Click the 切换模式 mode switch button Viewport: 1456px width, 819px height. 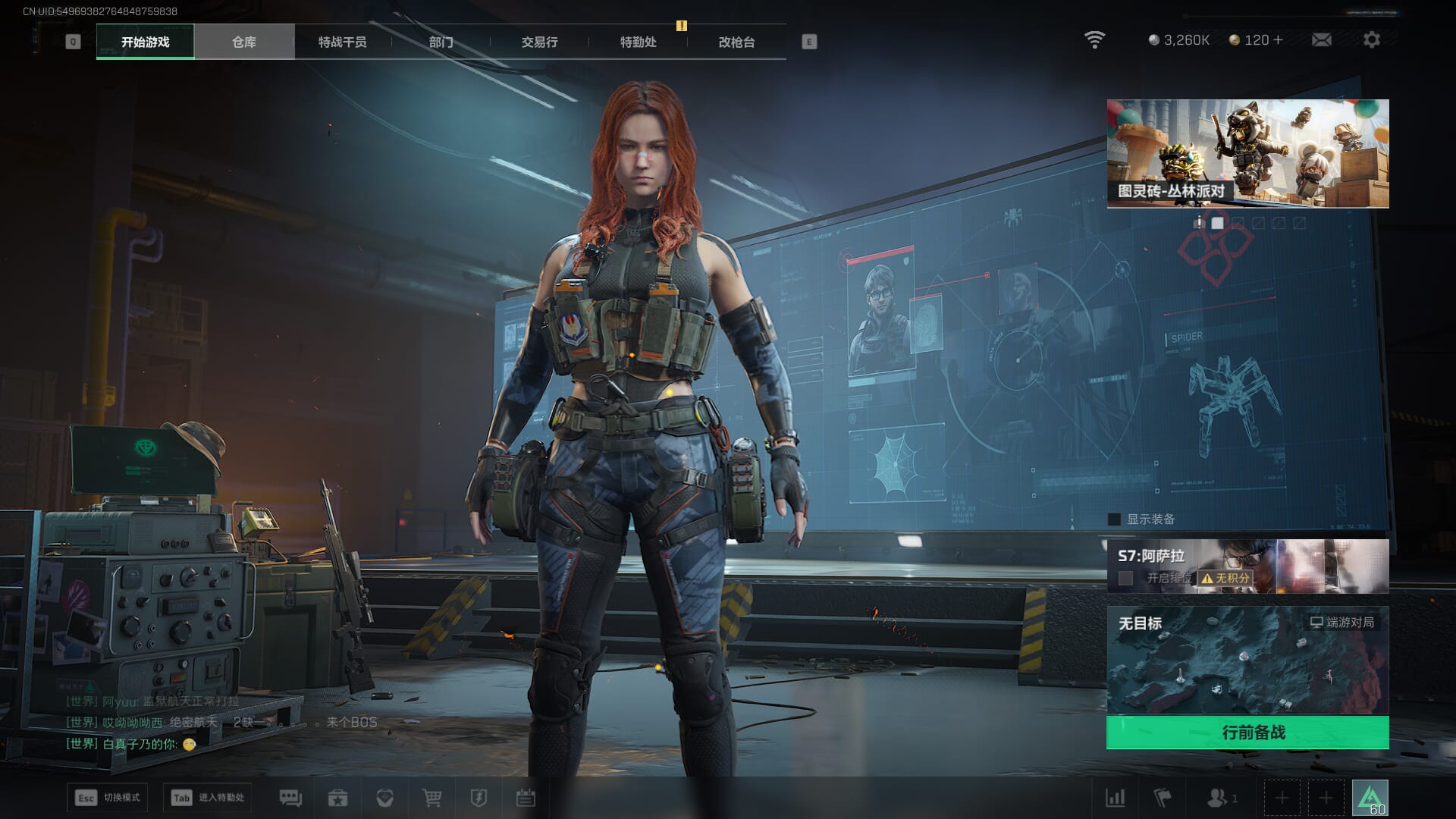[x=107, y=798]
